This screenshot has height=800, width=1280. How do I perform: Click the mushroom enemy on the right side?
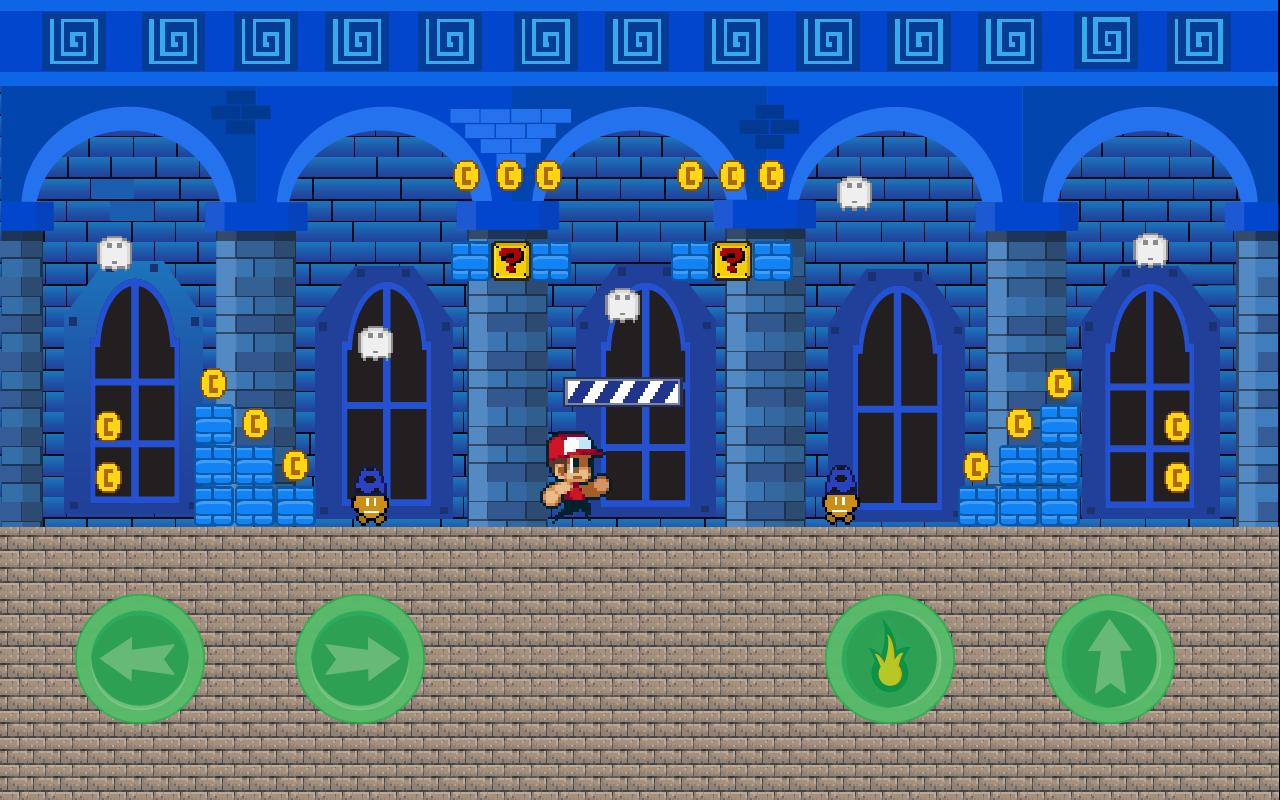point(840,497)
